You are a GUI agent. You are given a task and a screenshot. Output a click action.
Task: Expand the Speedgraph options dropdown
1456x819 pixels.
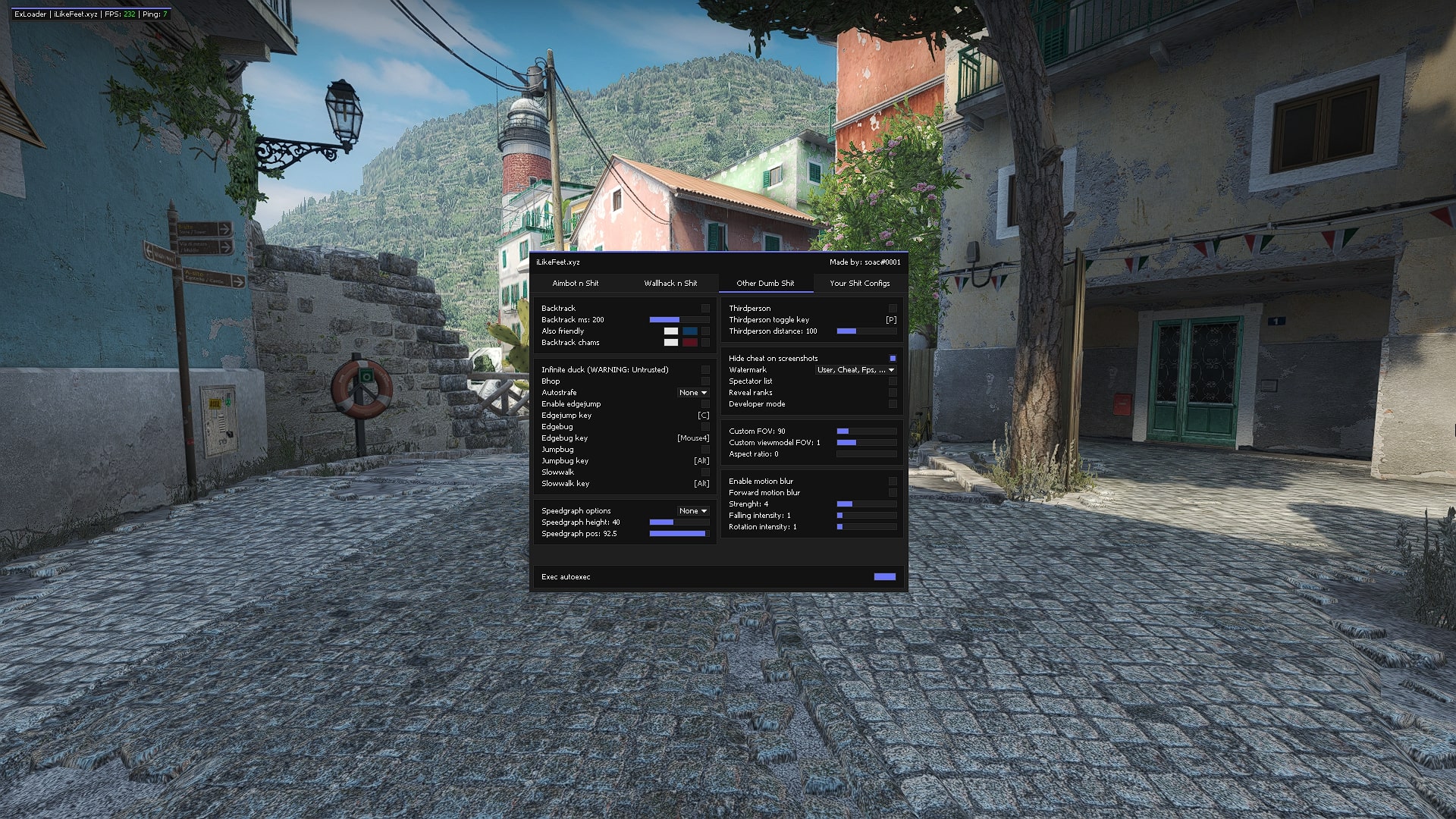tap(691, 510)
